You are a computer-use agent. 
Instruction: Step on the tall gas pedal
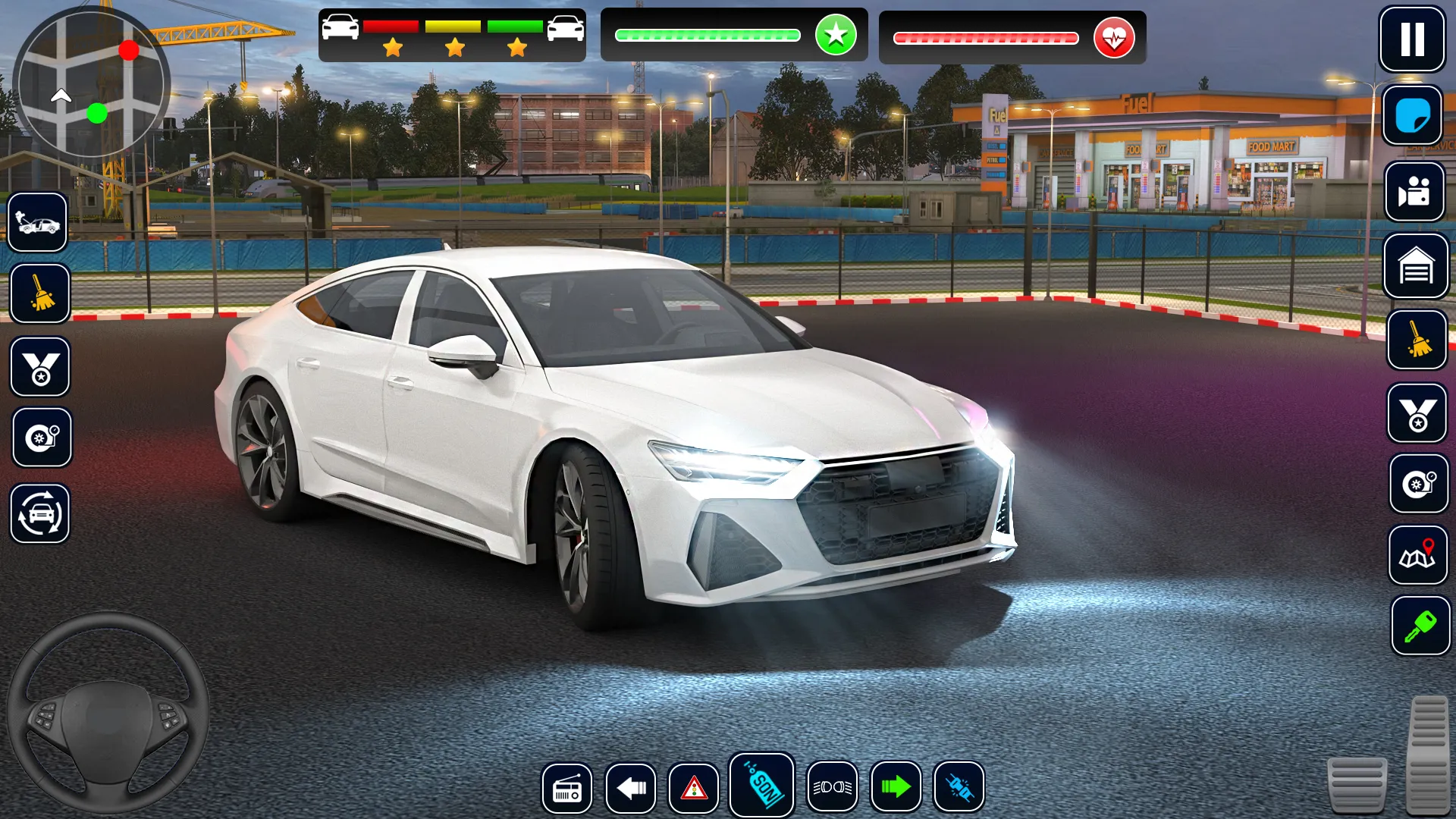point(1428,755)
